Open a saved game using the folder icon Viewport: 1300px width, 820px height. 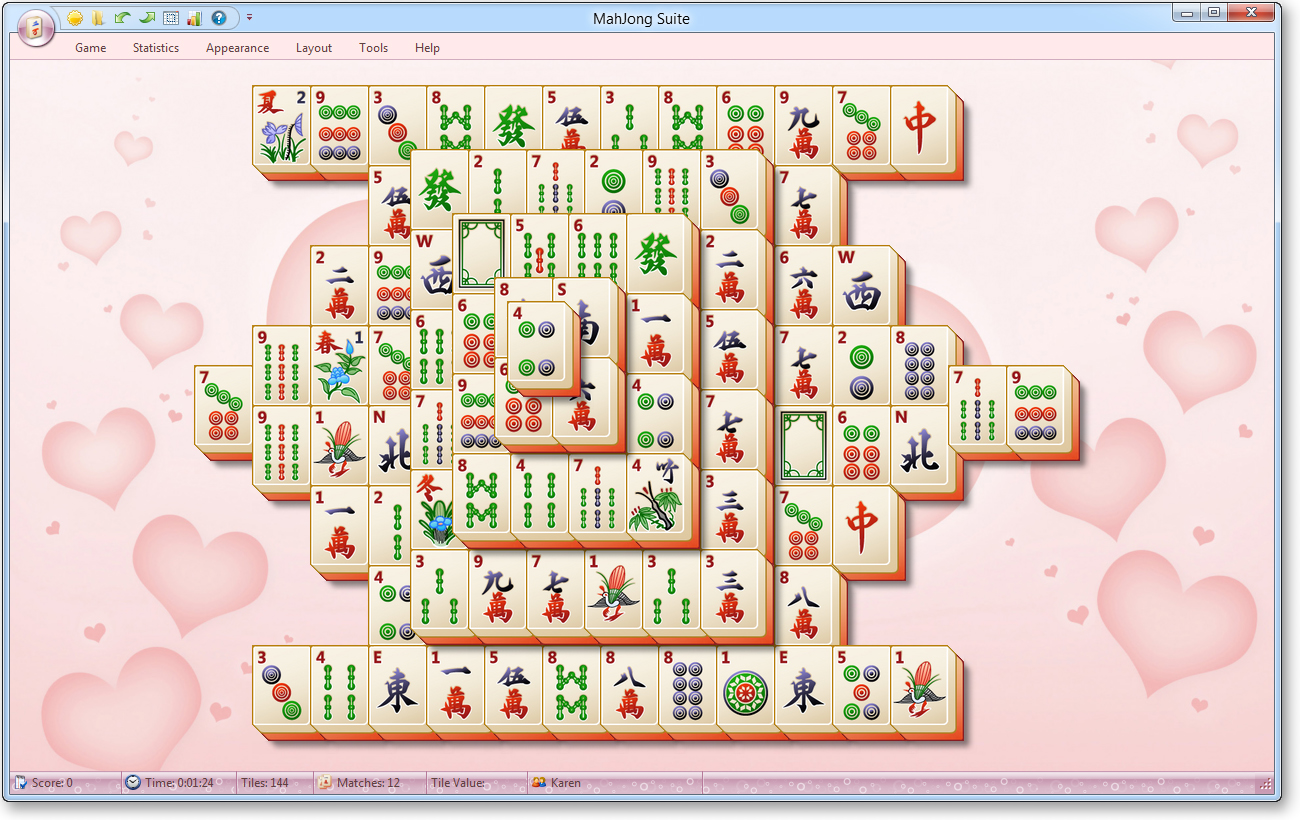(99, 17)
